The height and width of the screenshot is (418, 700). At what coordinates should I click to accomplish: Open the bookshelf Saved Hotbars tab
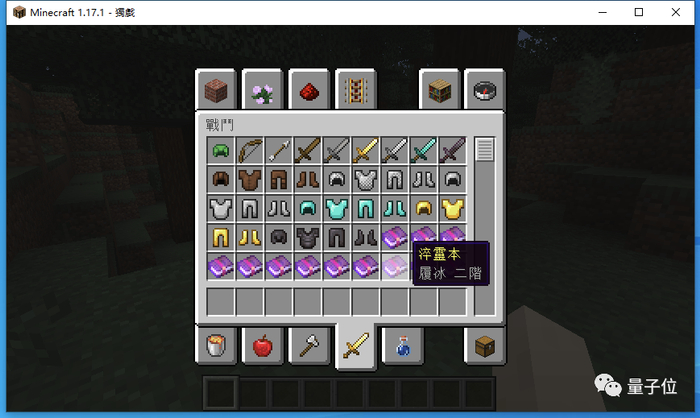440,91
